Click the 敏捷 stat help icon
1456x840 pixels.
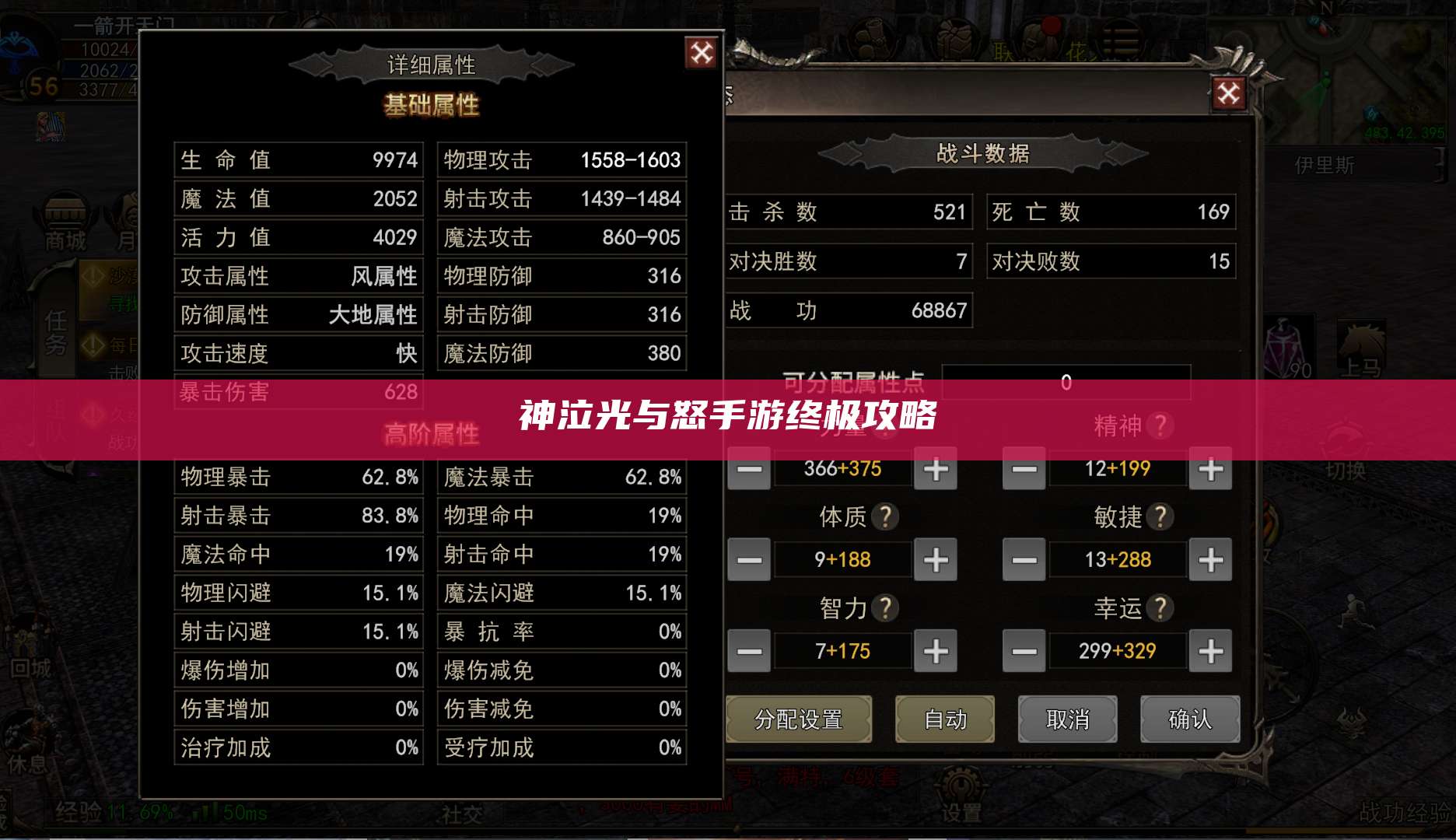coord(1160,516)
